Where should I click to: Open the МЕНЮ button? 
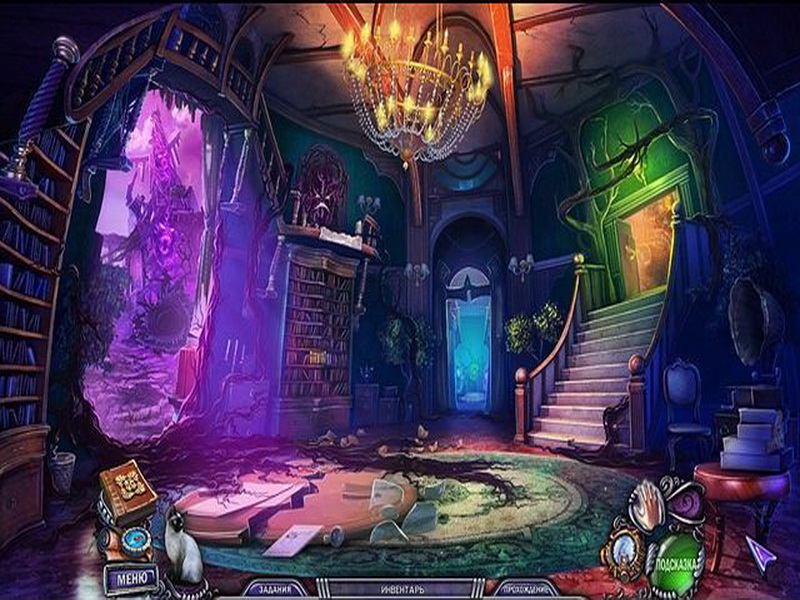coord(131,578)
